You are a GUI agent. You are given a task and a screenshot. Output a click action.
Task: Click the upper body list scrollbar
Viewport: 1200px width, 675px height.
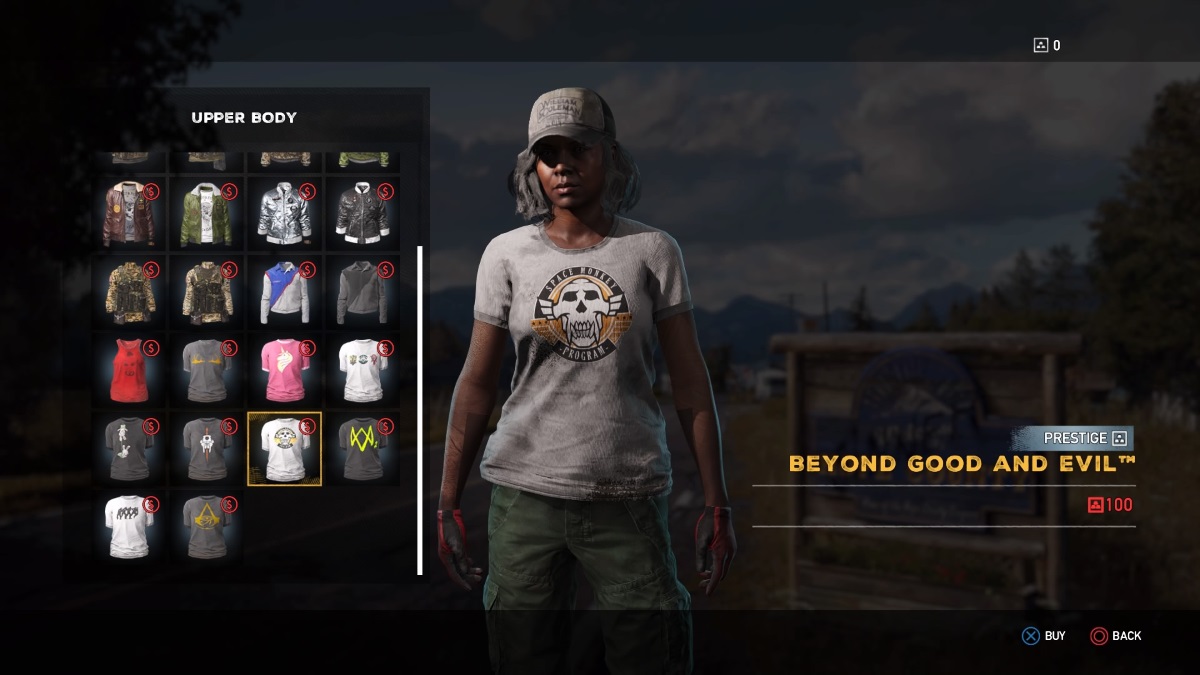coord(420,410)
